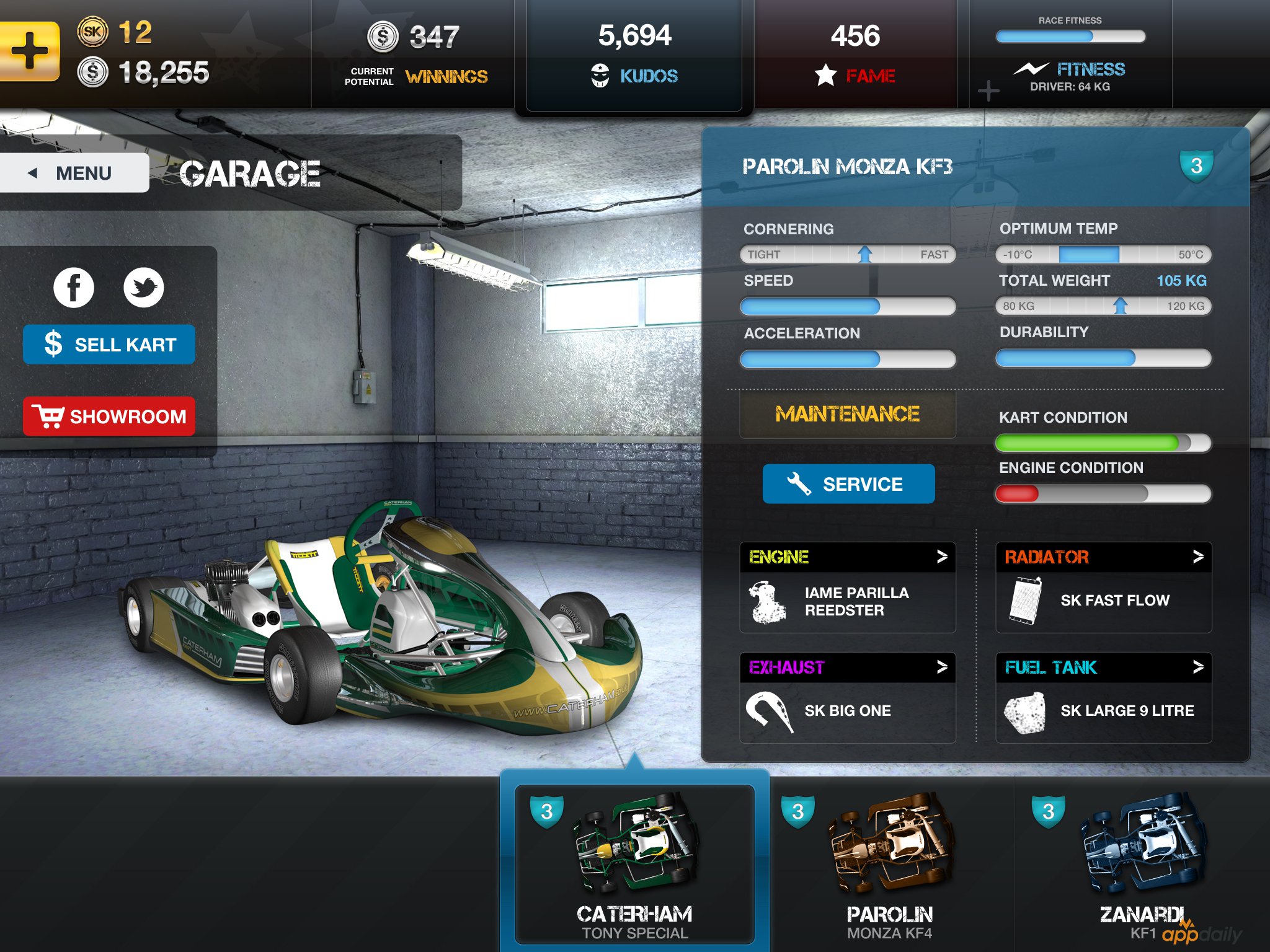Click the plus icon beside Fitness
The image size is (1270, 952).
click(x=988, y=91)
